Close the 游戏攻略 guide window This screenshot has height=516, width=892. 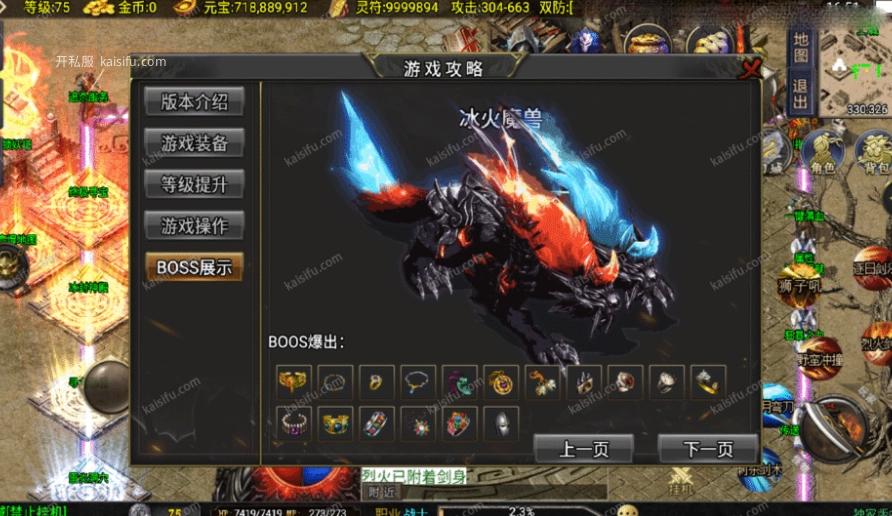751,69
